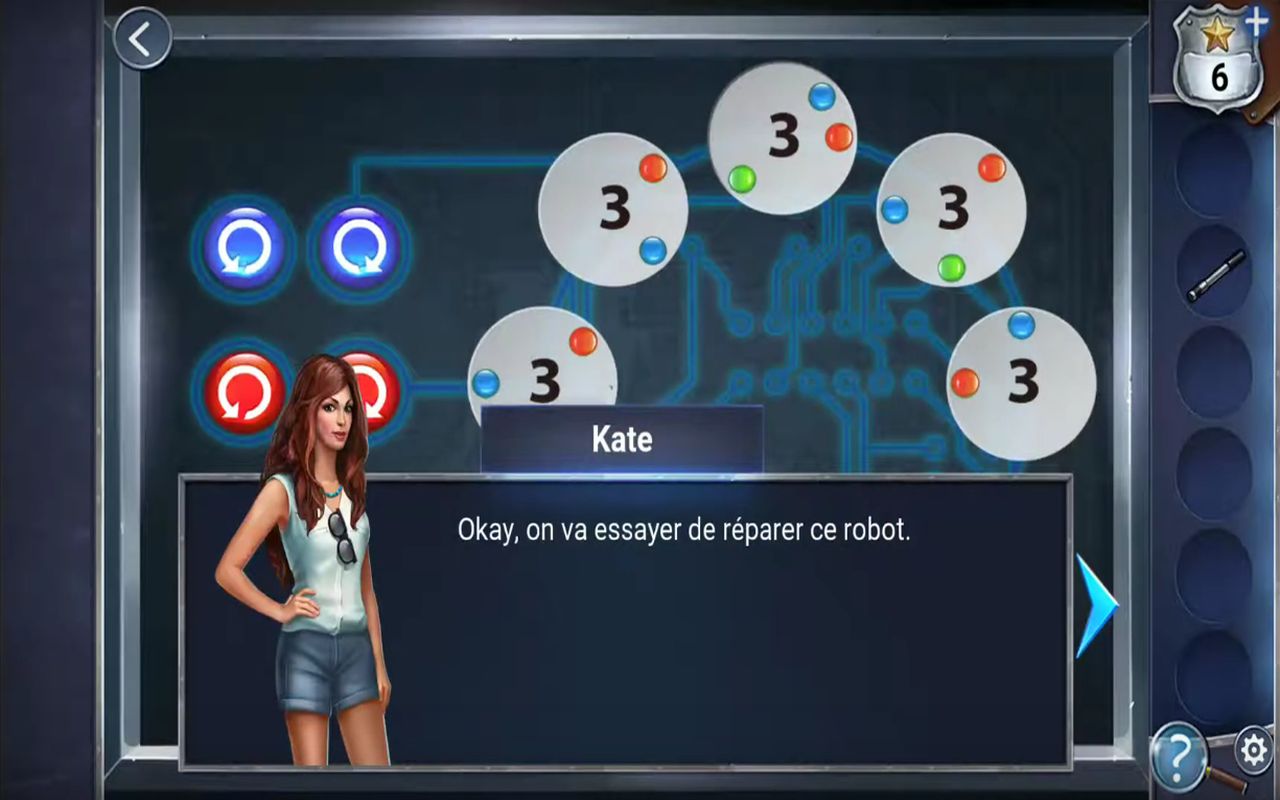Open the gear settings menu

1253,747
